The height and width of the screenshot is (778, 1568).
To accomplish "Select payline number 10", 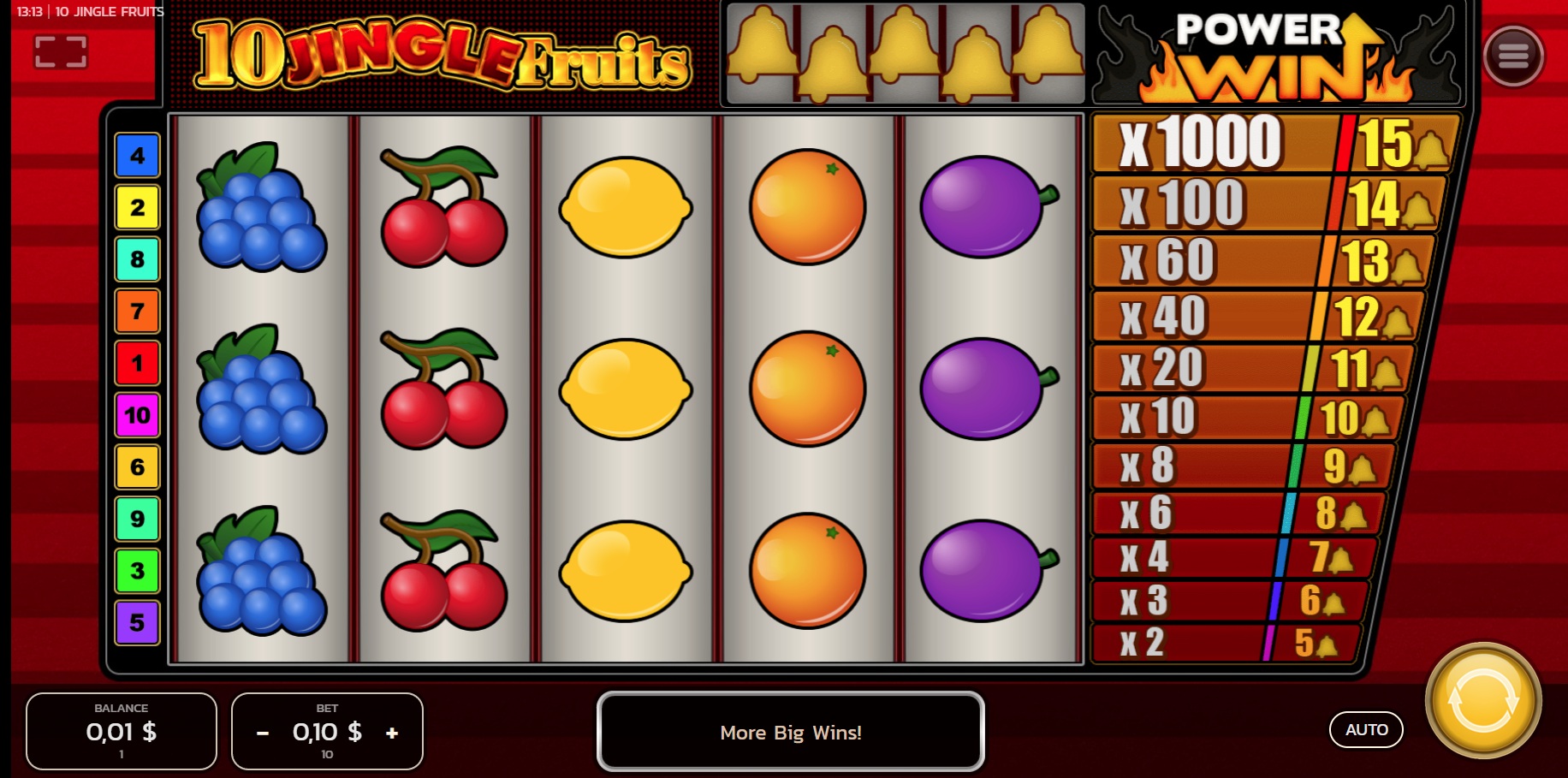I will 137,415.
